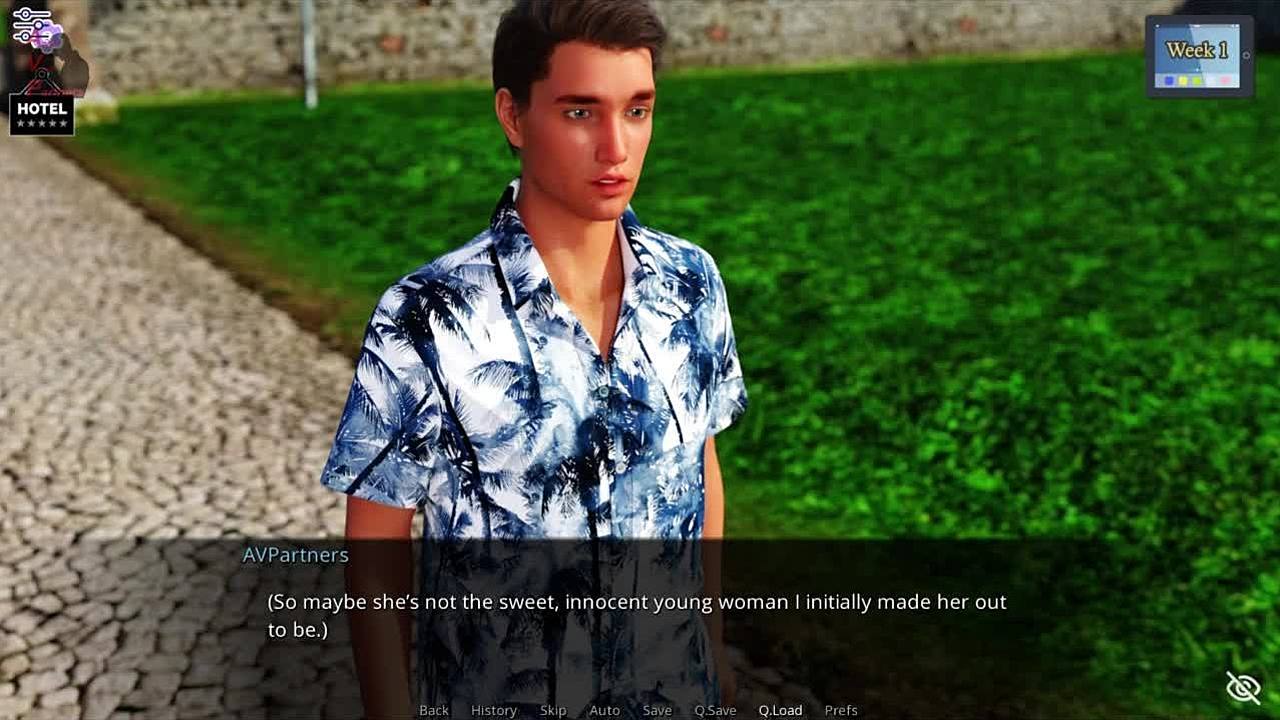1280x720 pixels.
Task: Open the Prefs settings menu
Action: click(841, 710)
